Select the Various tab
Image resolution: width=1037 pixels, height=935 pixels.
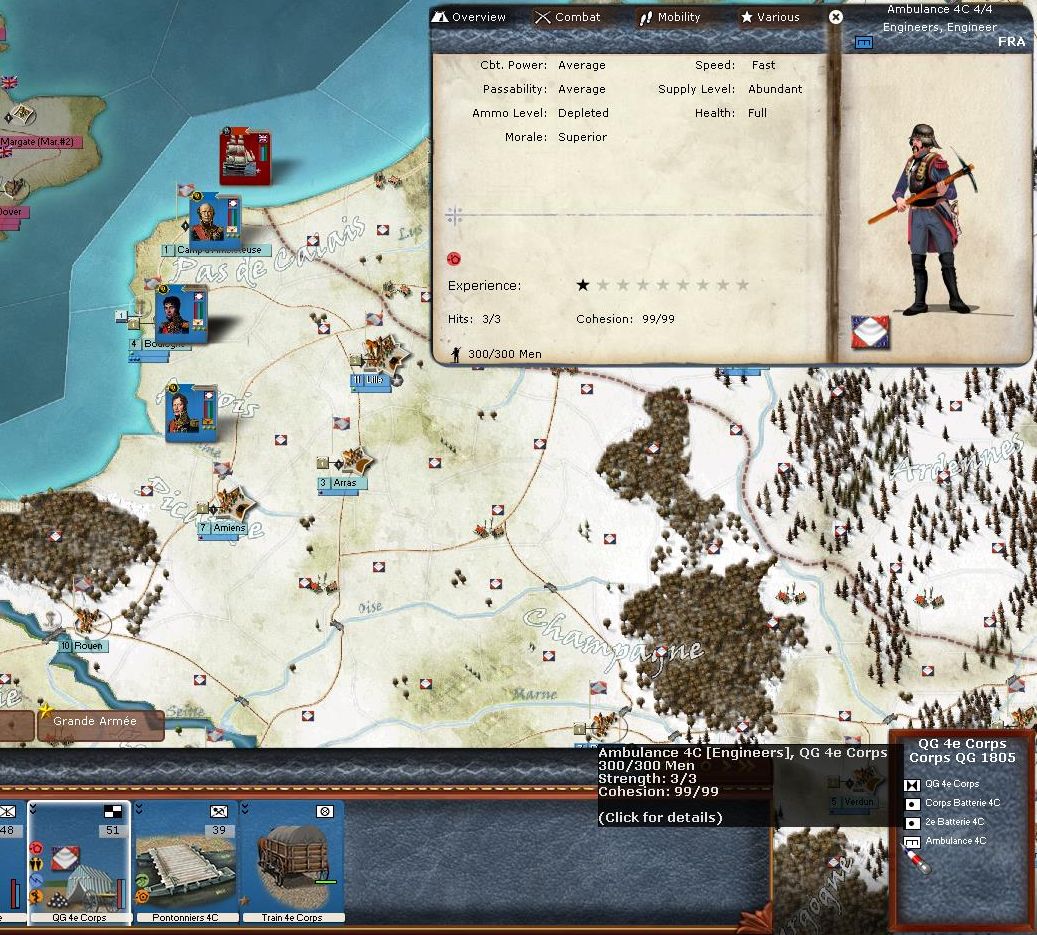coord(769,17)
